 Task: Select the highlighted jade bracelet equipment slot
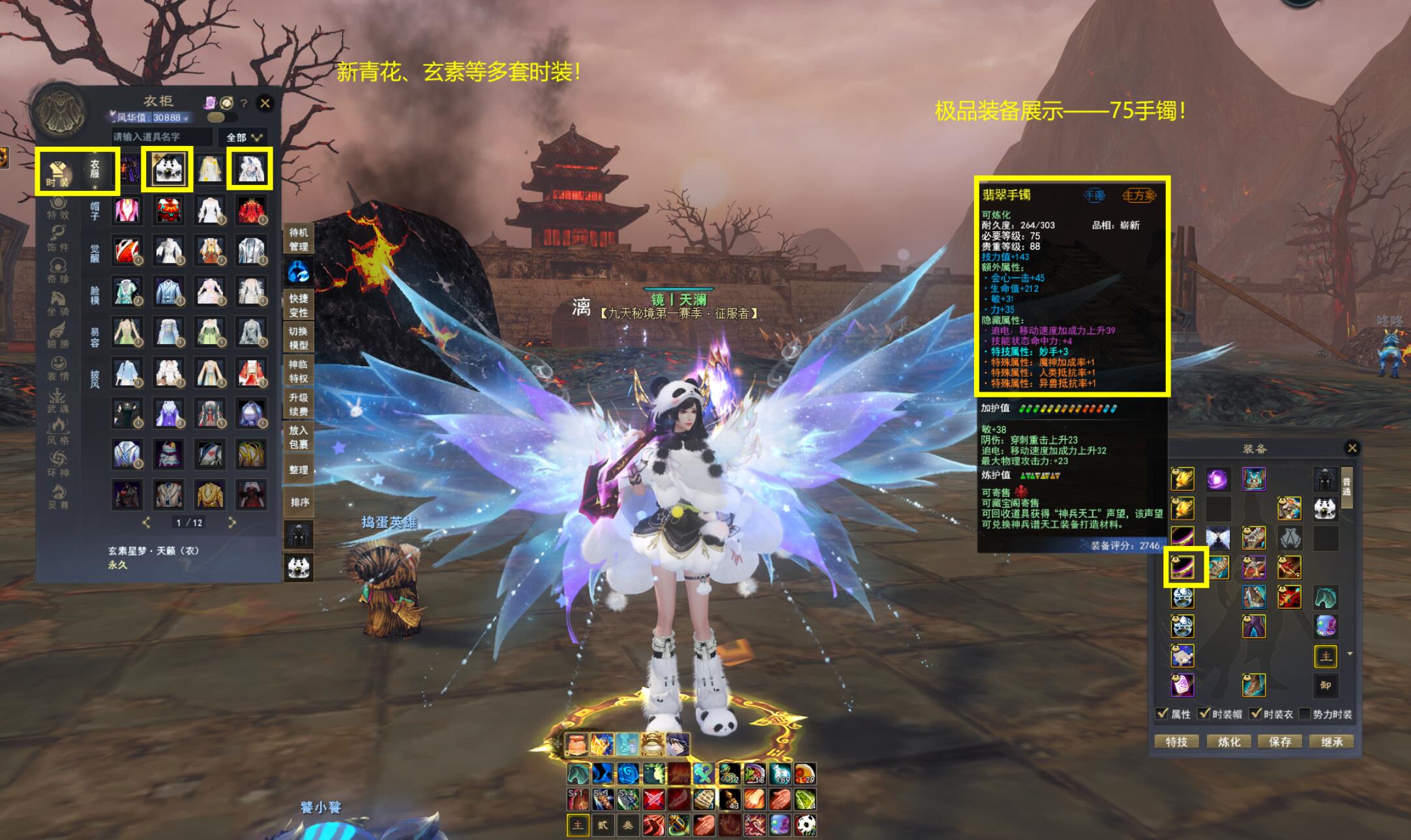coord(1183,567)
